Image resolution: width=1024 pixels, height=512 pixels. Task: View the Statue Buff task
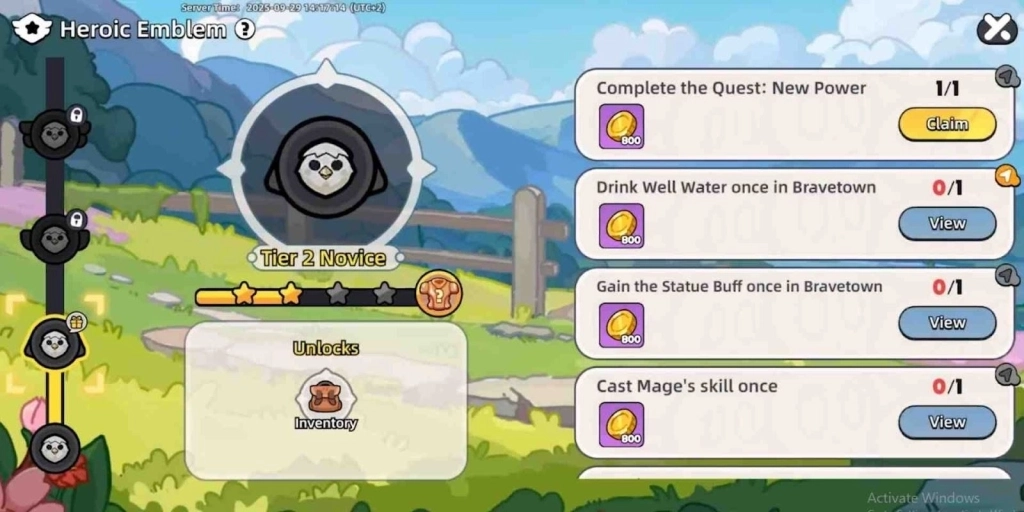click(x=946, y=323)
